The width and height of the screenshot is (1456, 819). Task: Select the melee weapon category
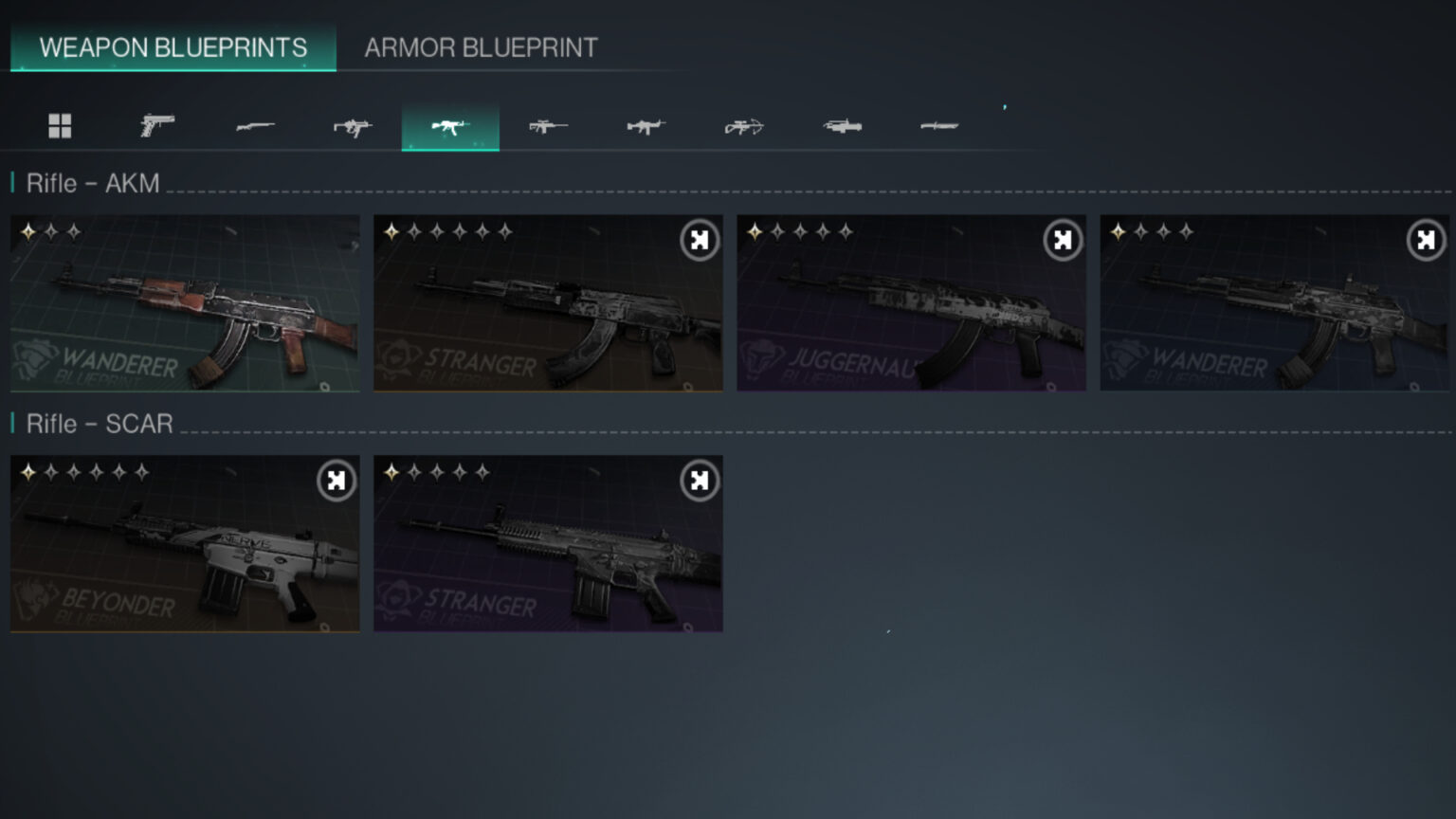coord(938,125)
